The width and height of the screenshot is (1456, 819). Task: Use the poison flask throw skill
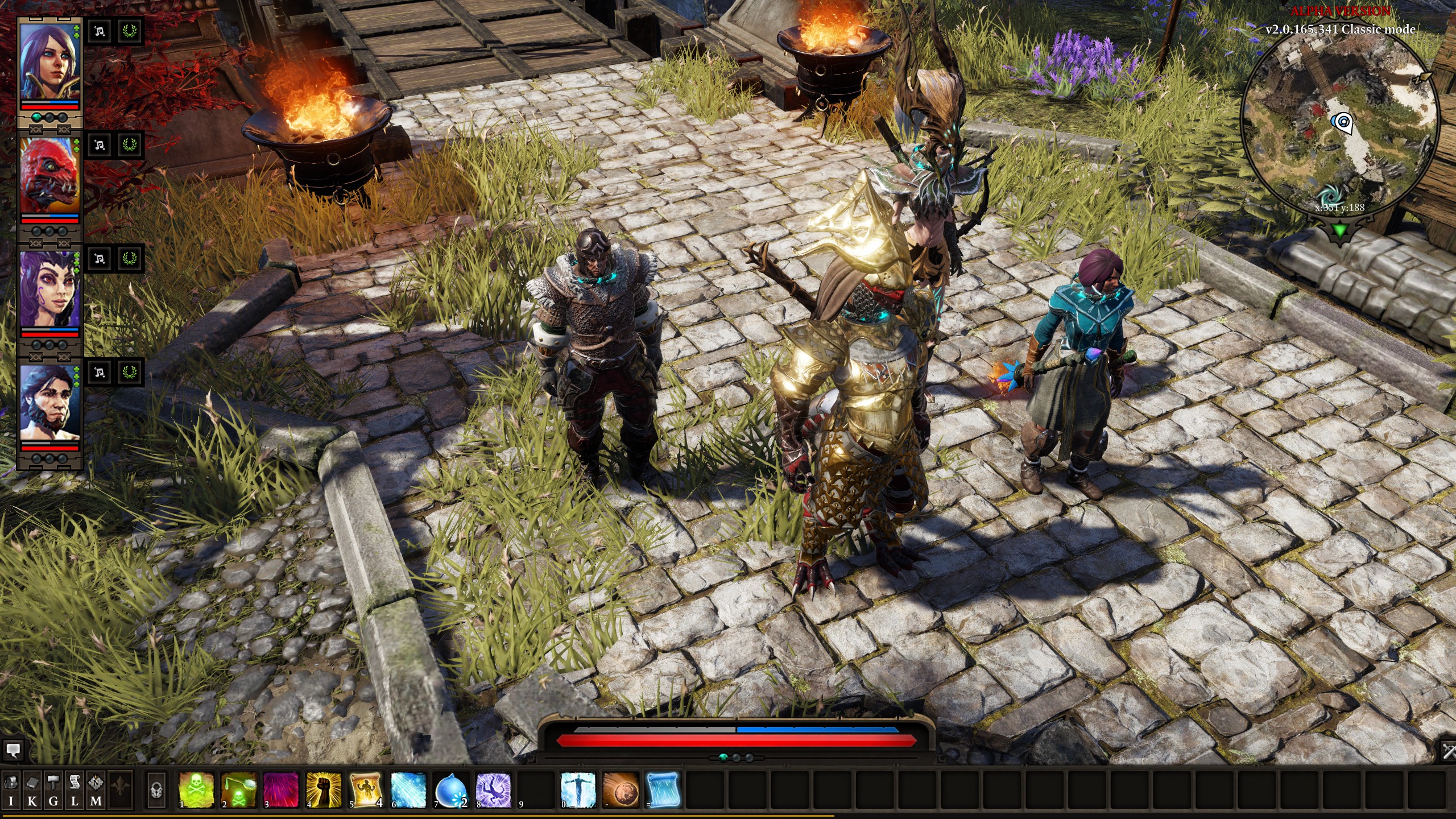point(239,790)
